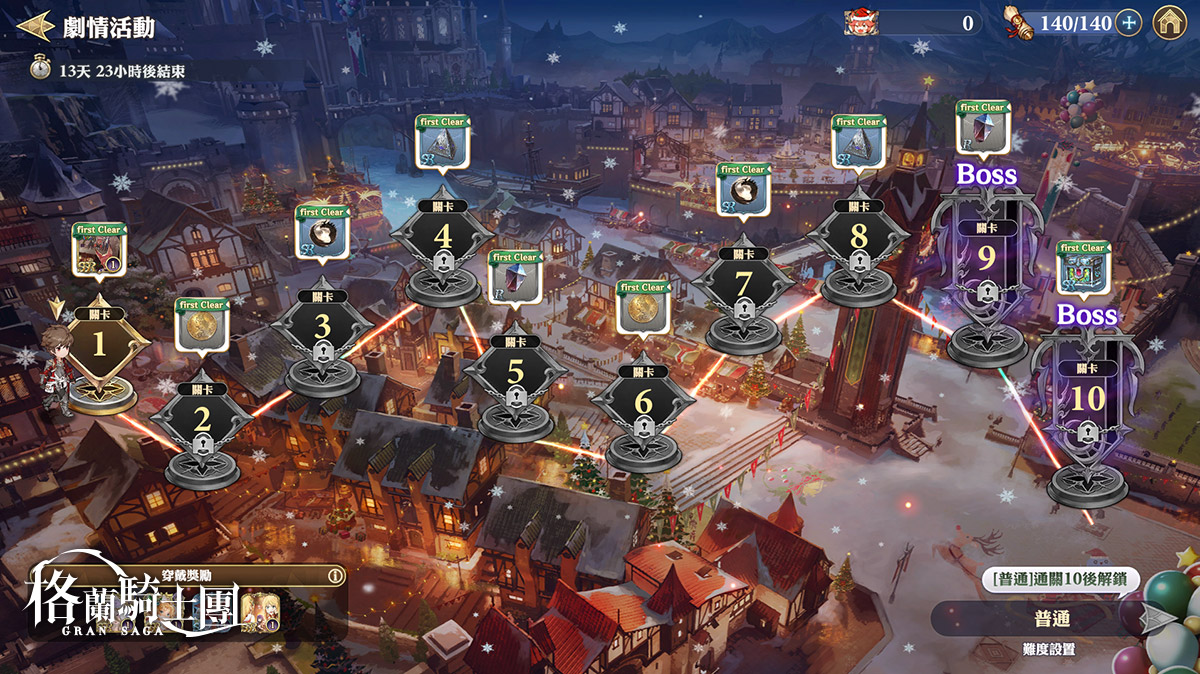1200x674 pixels.
Task: Open Boss stage 10 node
Action: tap(1088, 400)
